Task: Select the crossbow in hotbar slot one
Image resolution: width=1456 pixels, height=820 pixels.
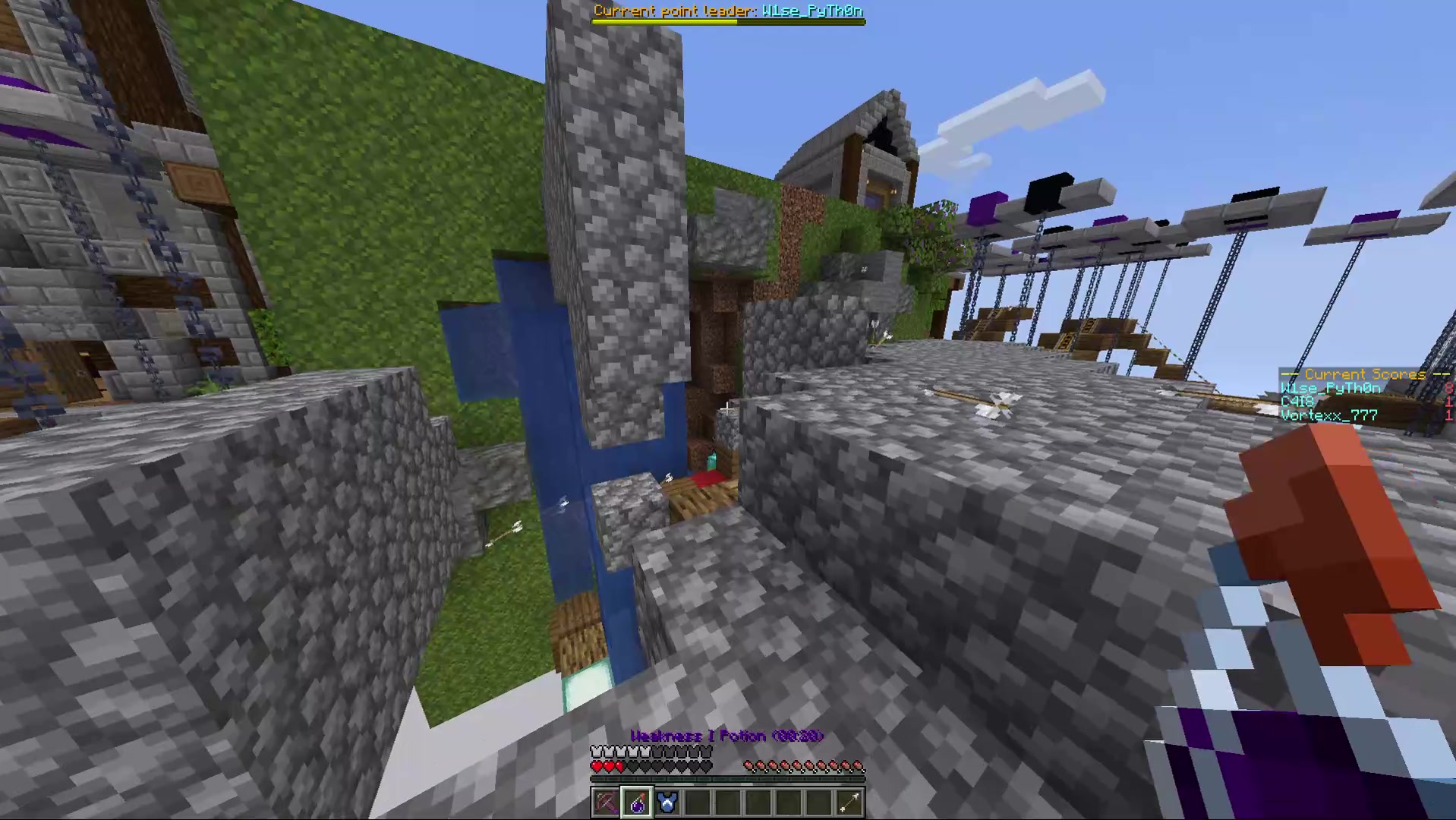Action: [x=606, y=803]
